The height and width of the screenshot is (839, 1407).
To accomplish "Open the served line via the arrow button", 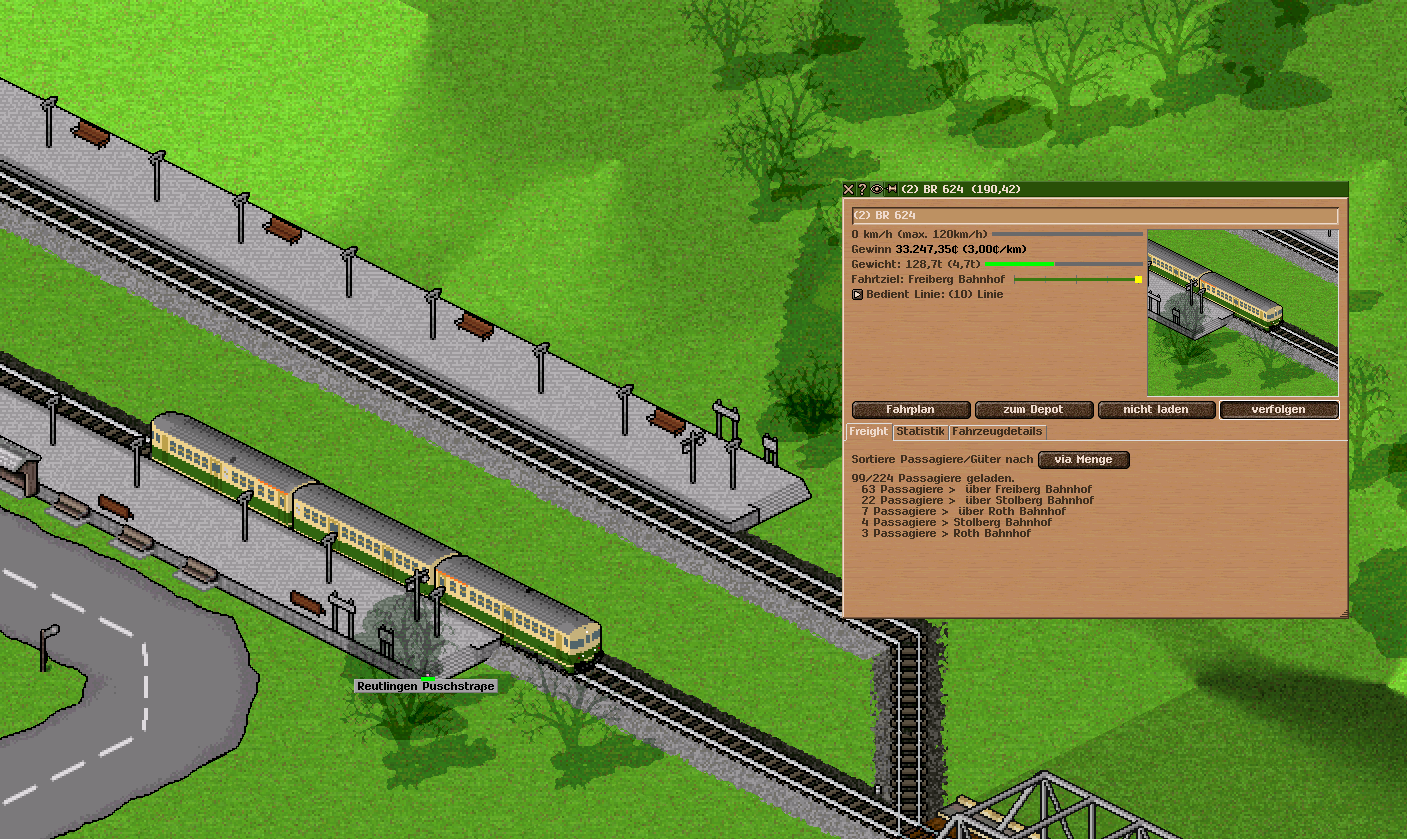I will (x=857, y=294).
